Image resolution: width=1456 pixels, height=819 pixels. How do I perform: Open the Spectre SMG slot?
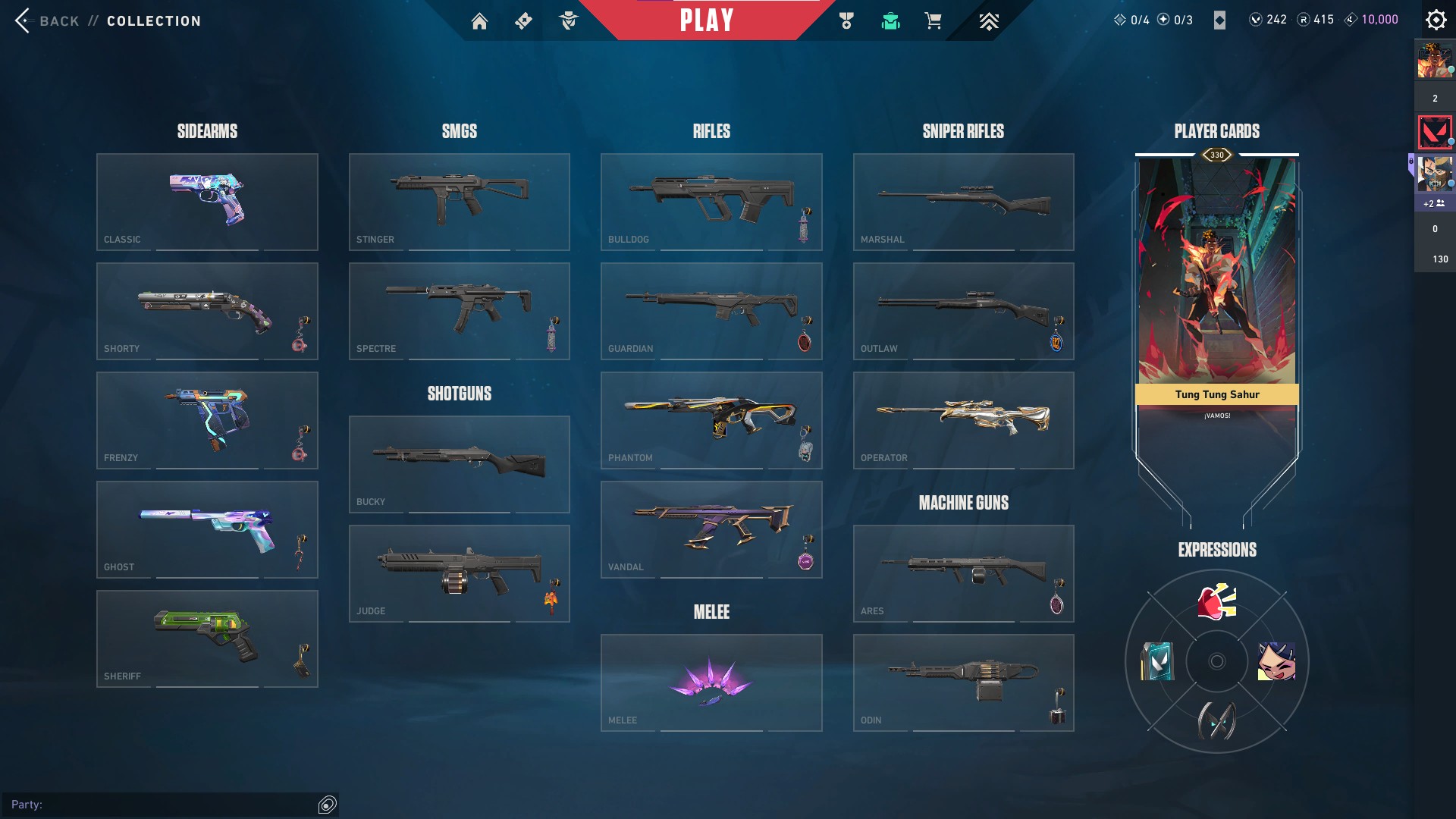(459, 311)
